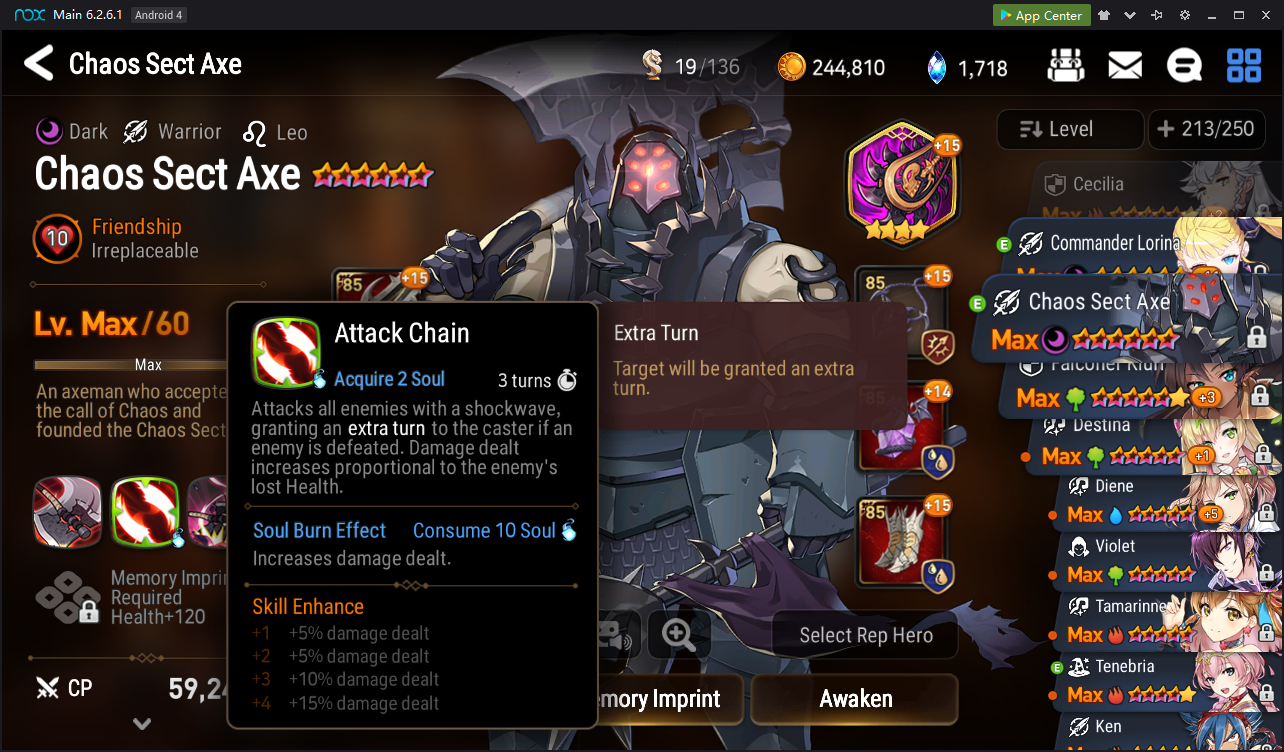
Task: Open the mail envelope icon
Action: (x=1125, y=66)
